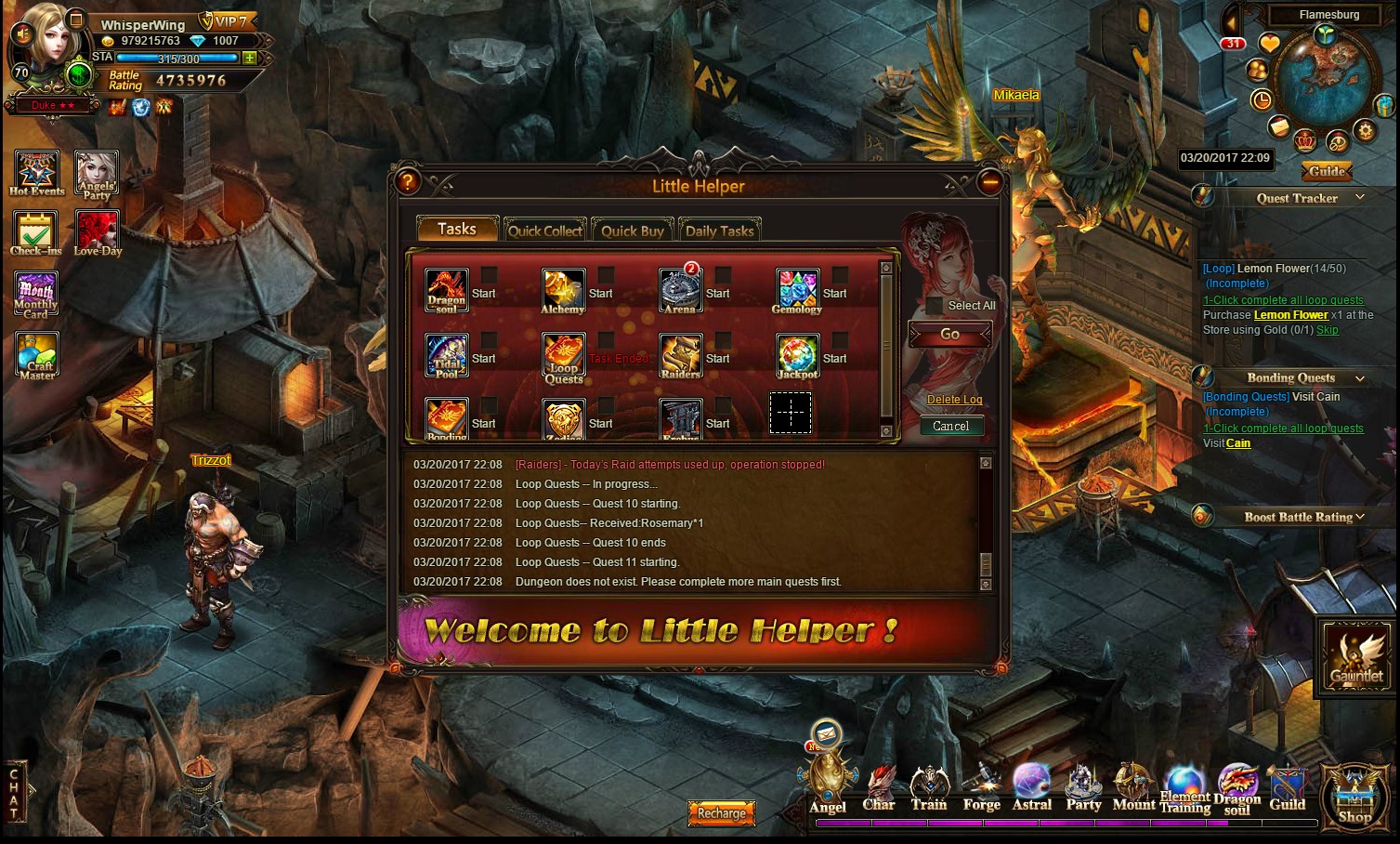Open the Shop
This screenshot has width=1400, height=844.
(1354, 799)
